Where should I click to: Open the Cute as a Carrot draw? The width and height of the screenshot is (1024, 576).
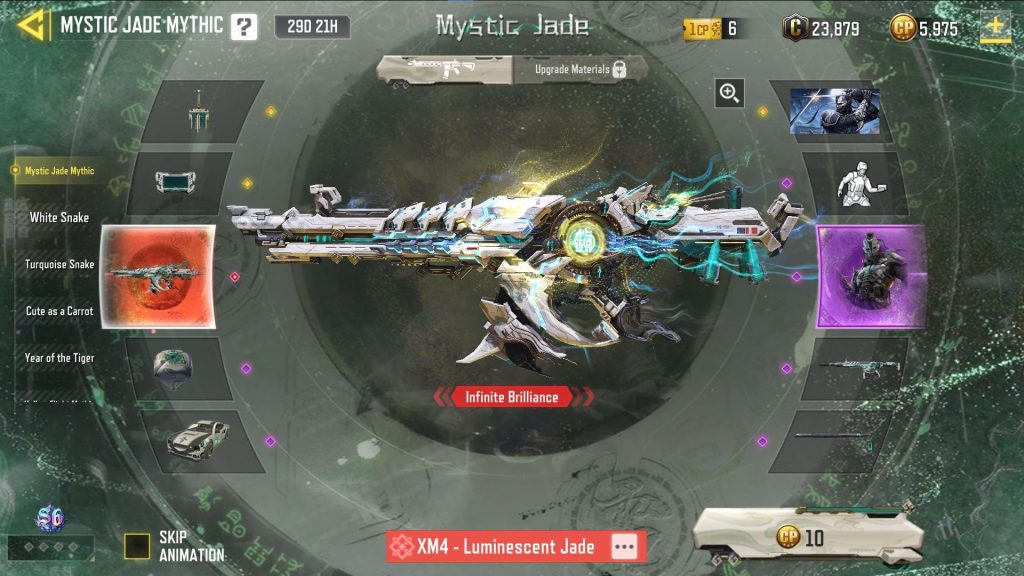pyautogui.click(x=60, y=311)
